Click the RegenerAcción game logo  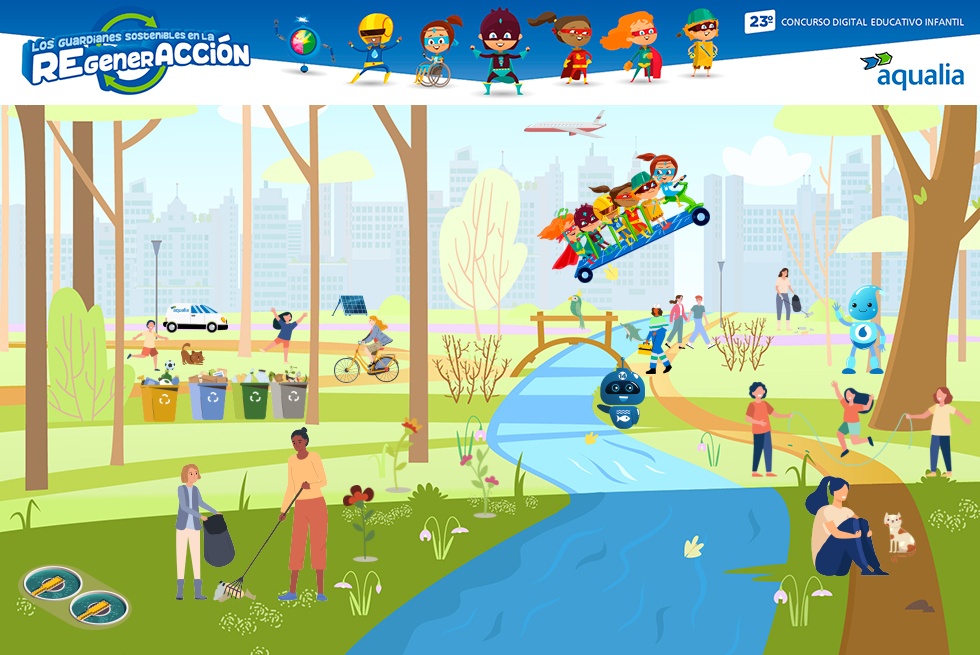click(137, 55)
